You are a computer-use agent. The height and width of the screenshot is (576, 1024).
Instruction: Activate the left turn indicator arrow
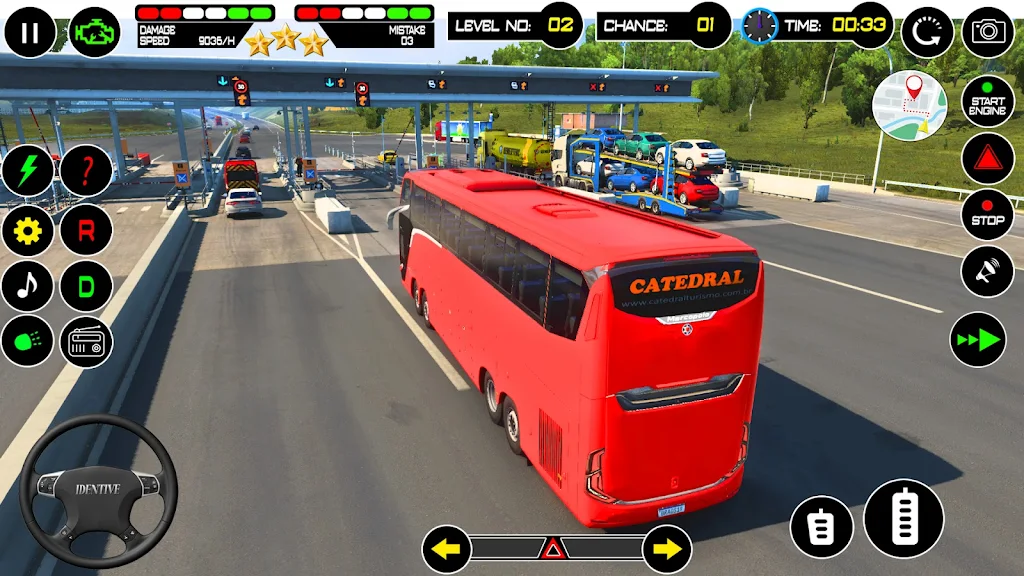click(x=446, y=549)
